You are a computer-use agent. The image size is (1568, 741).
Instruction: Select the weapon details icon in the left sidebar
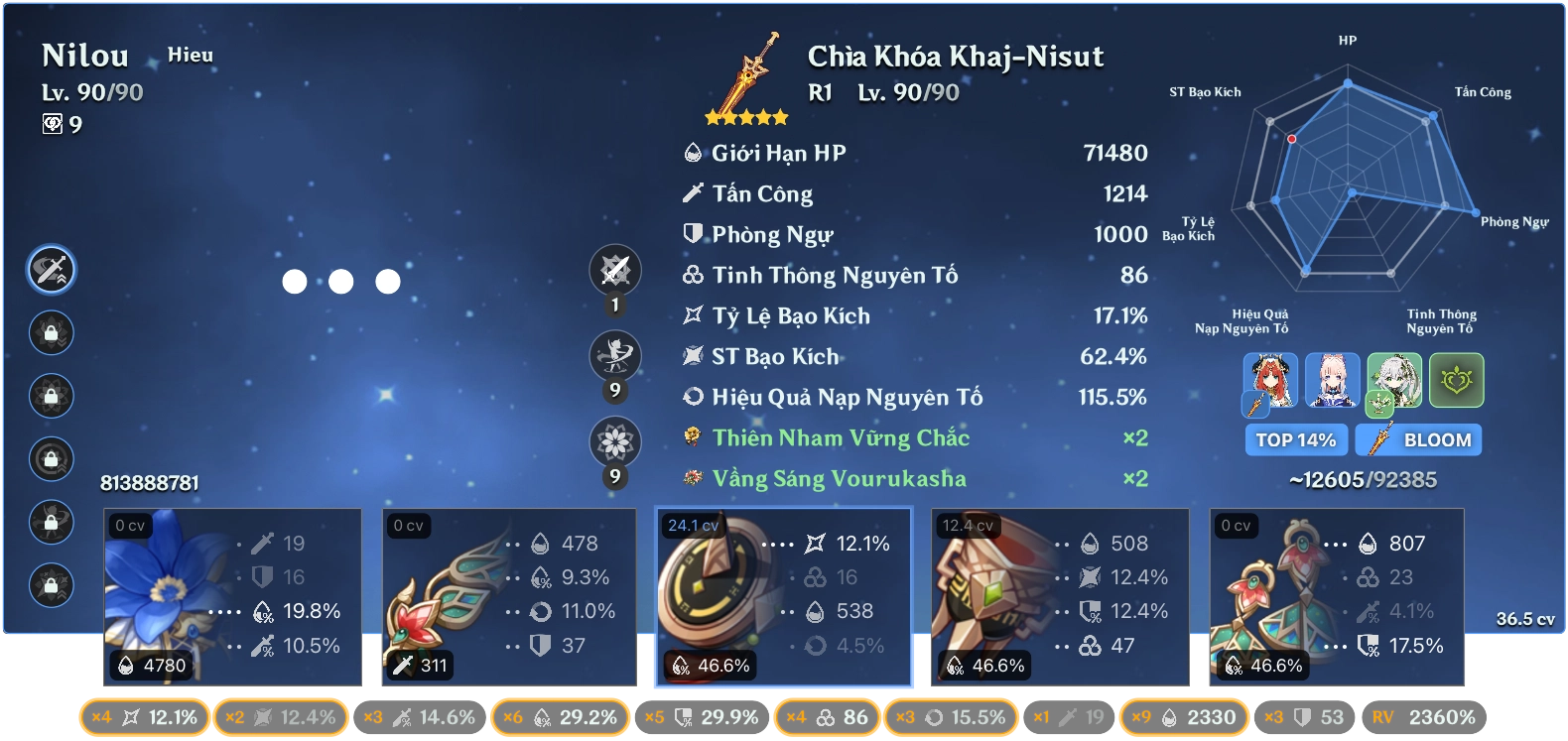pyautogui.click(x=51, y=268)
